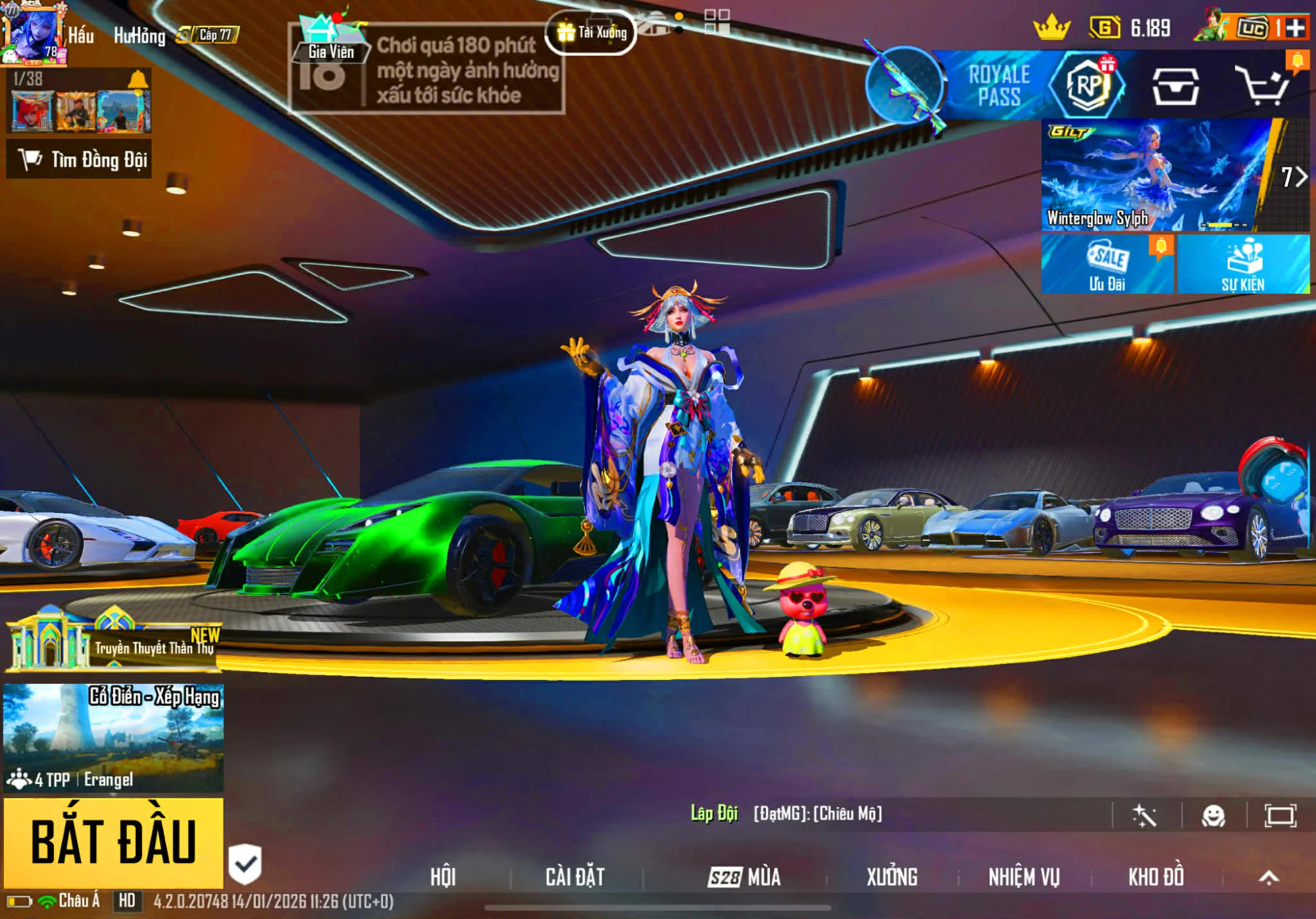
Task: Open the XƯỞNG workshop menu
Action: [892, 877]
